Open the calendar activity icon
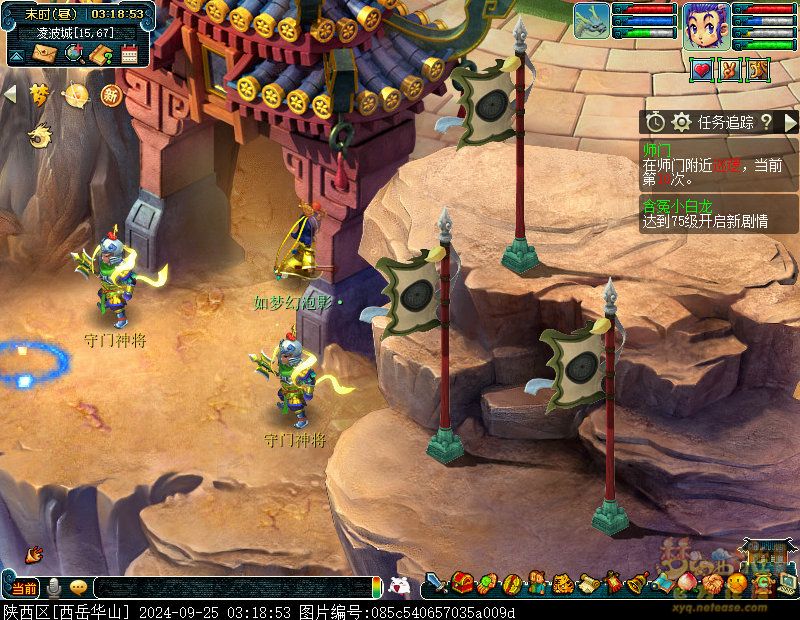Image resolution: width=800 pixels, height=620 pixels. [x=129, y=54]
